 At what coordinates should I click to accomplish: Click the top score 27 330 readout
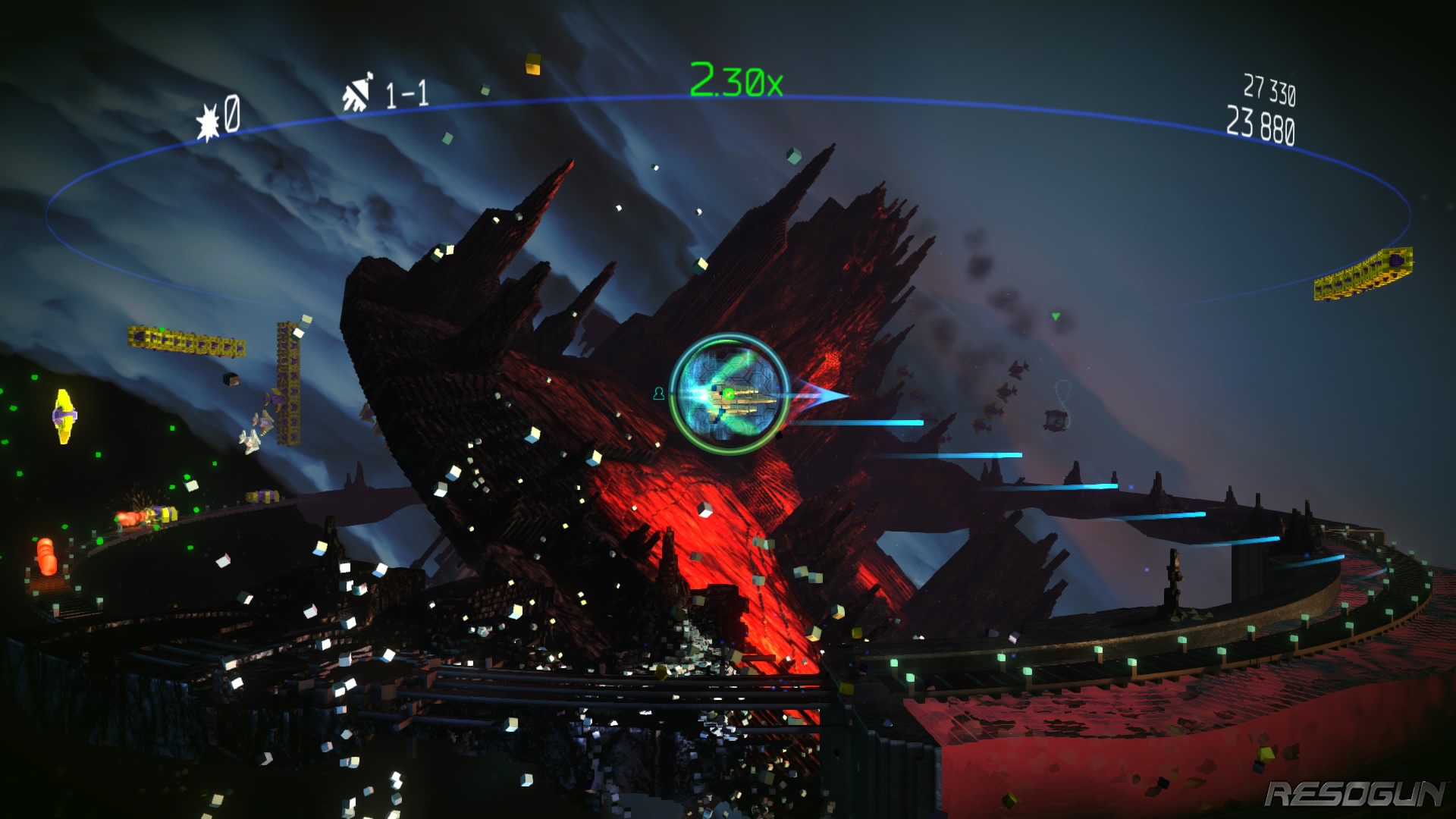point(1272,88)
